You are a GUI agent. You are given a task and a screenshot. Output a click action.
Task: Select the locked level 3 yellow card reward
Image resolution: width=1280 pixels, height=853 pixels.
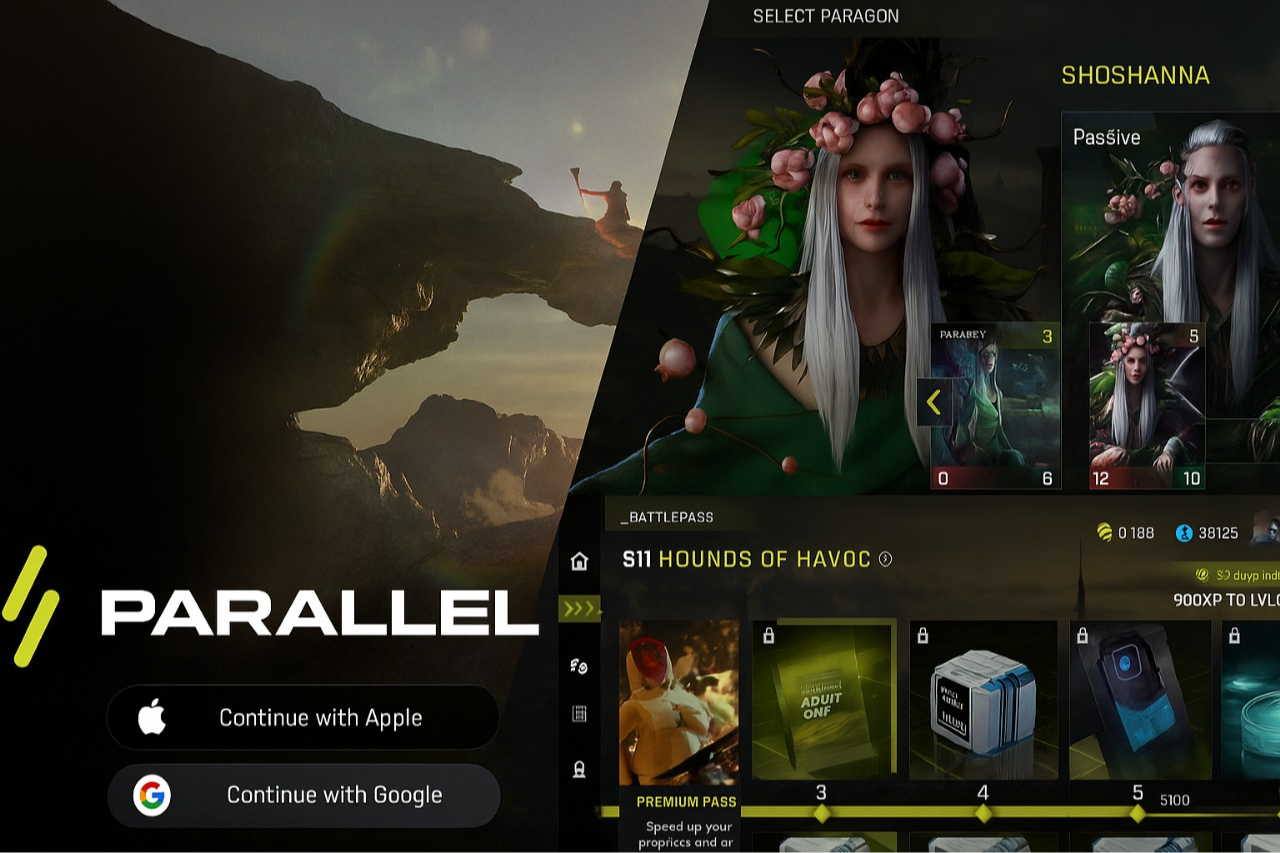[x=822, y=700]
